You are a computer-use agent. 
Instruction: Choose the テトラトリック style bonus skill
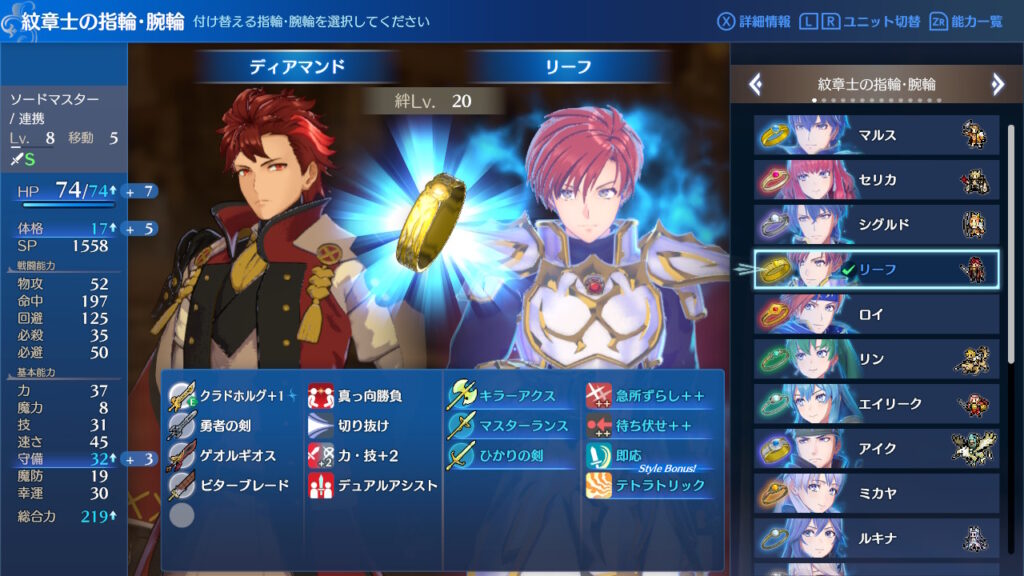[650, 486]
